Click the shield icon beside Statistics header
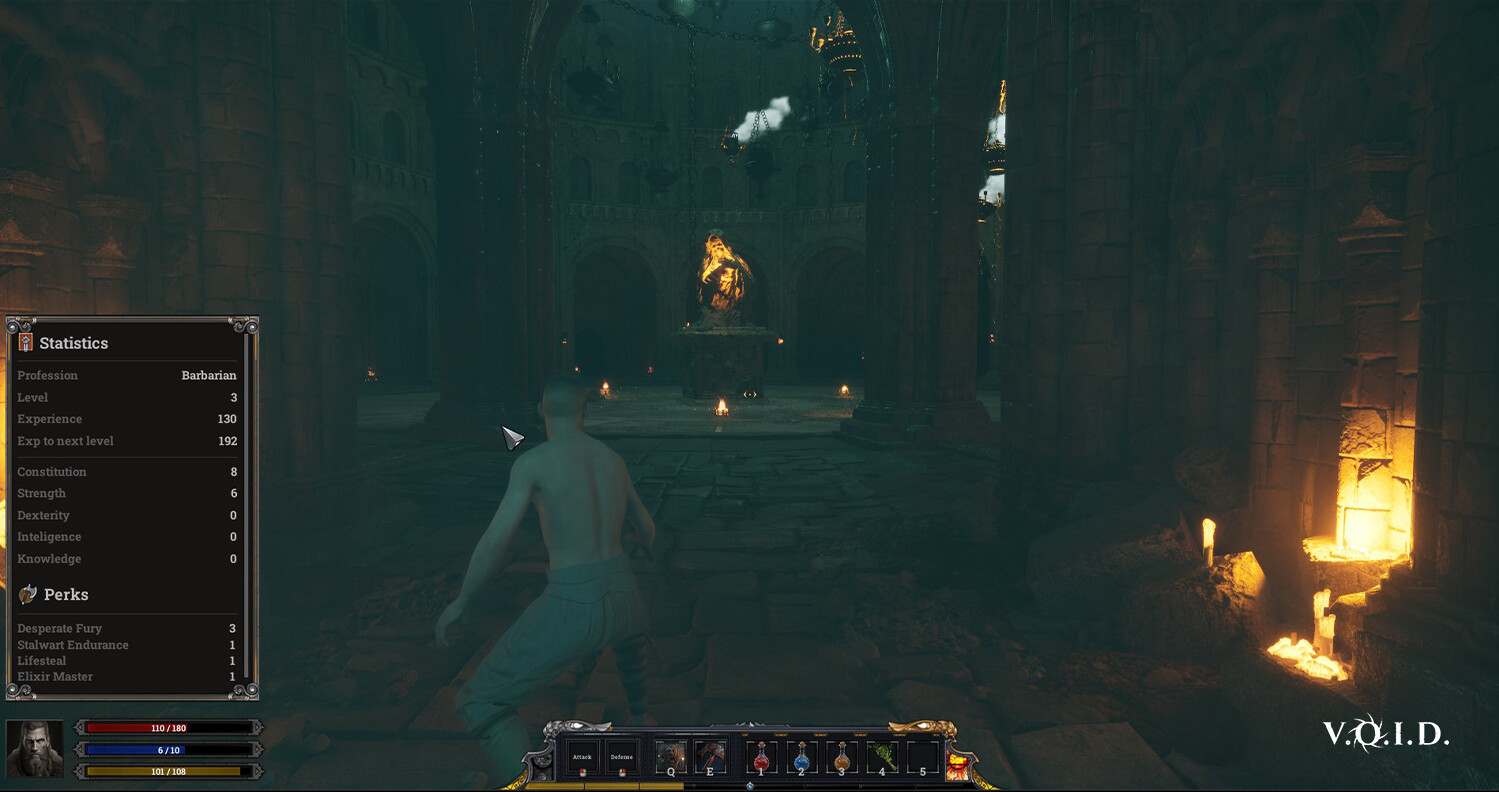 point(23,342)
